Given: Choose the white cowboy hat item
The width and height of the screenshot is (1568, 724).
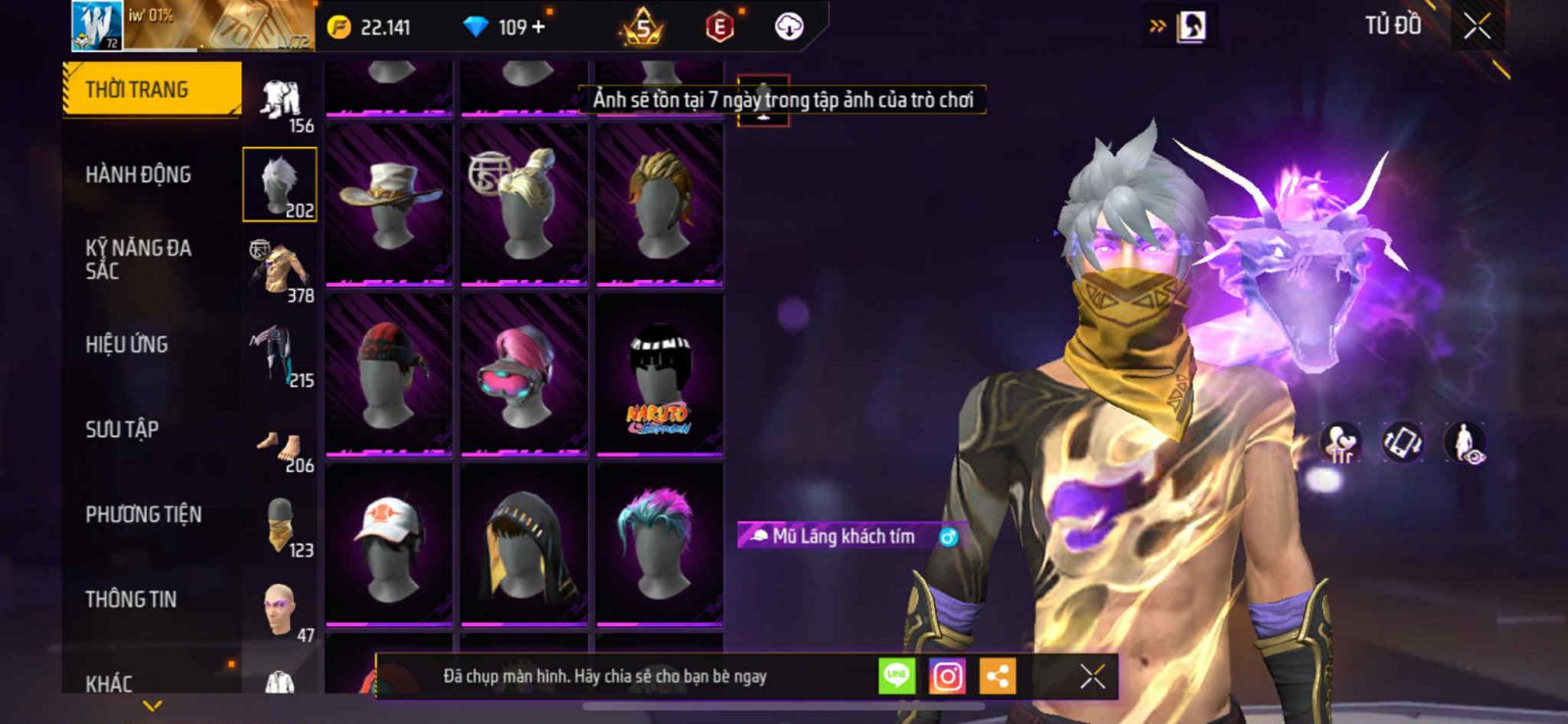Looking at the screenshot, I should [x=389, y=204].
